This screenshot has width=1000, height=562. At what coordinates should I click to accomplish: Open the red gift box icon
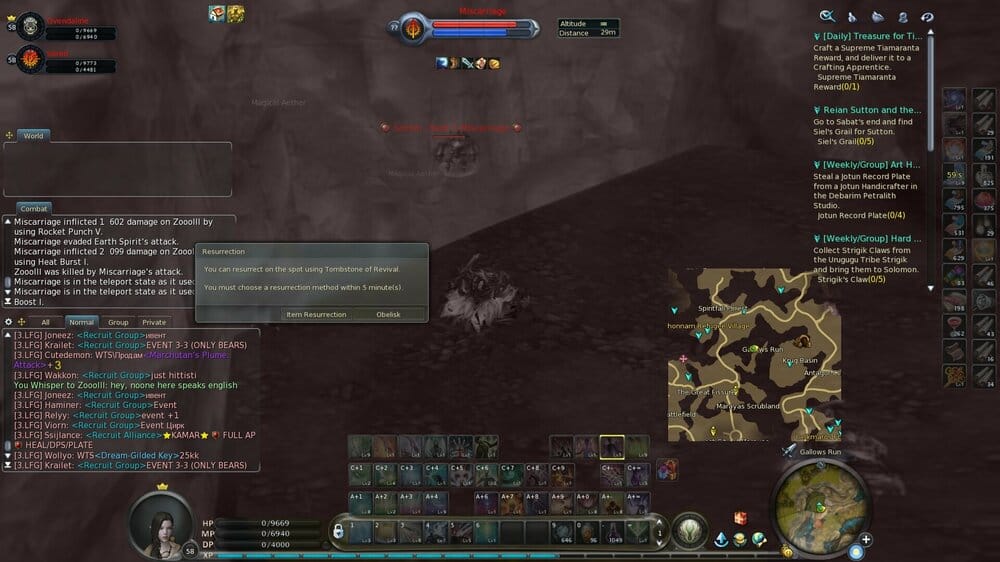click(x=740, y=518)
